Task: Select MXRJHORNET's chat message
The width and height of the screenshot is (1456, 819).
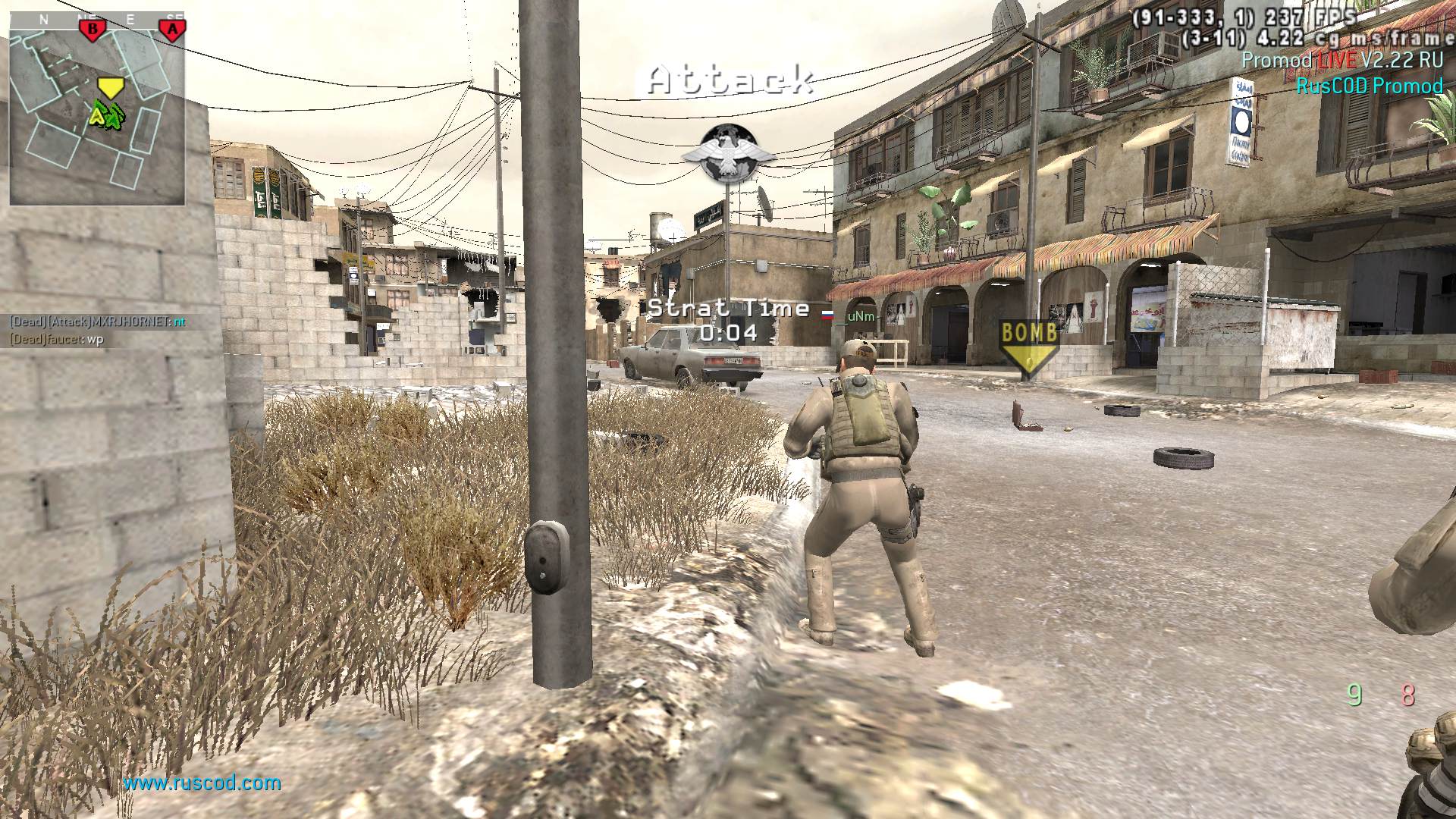Action: pyautogui.click(x=97, y=322)
